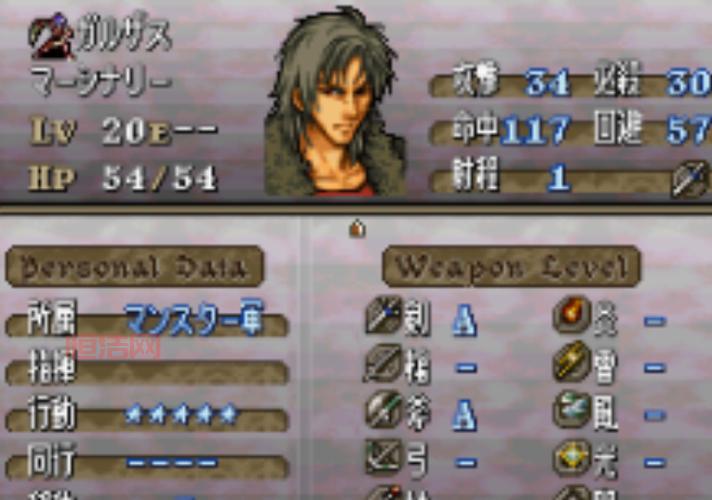Viewport: 712px width, 500px height.
Task: Choose the axe weapon level icon
Action: coord(383,411)
